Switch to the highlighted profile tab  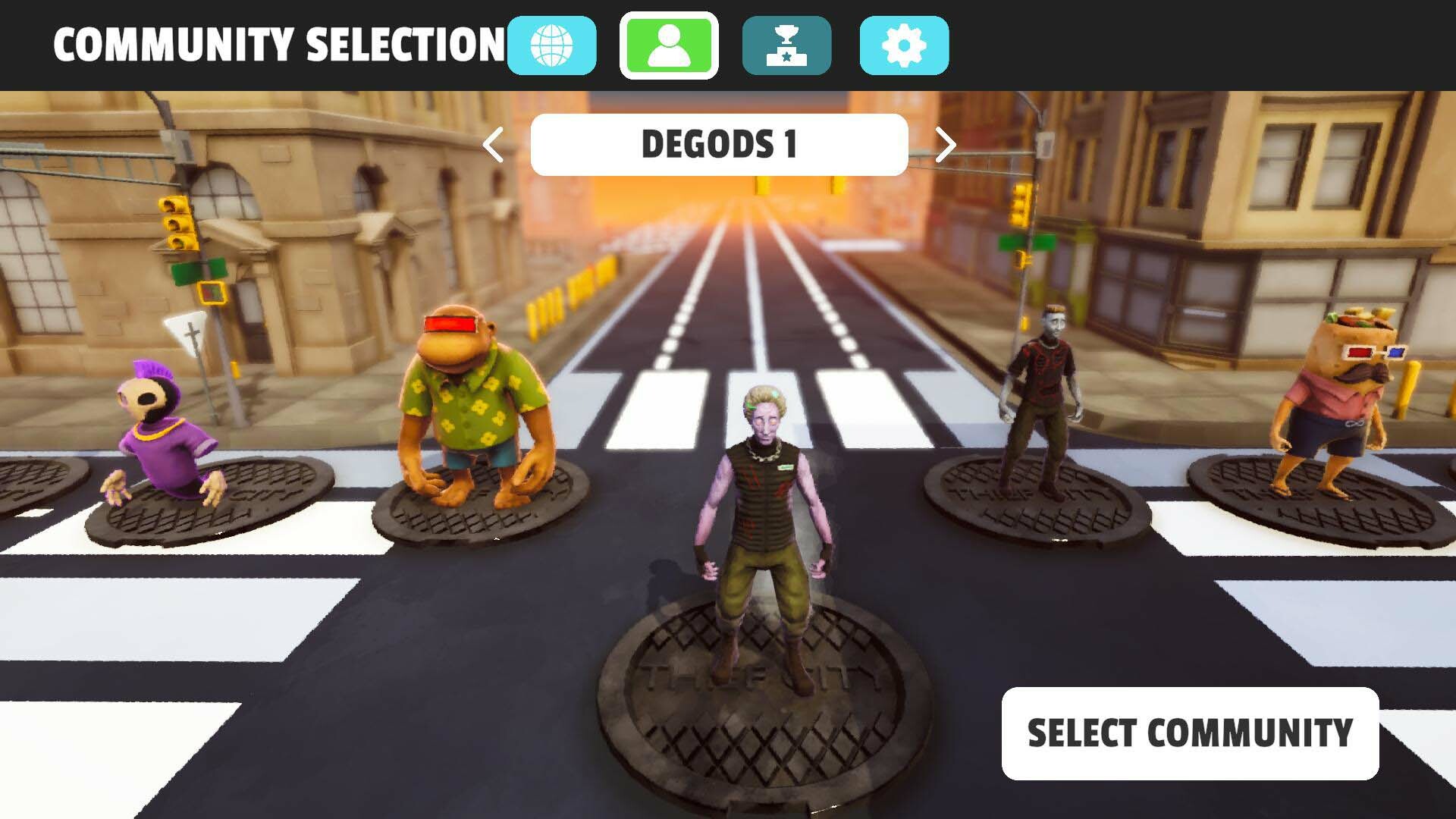(x=669, y=45)
